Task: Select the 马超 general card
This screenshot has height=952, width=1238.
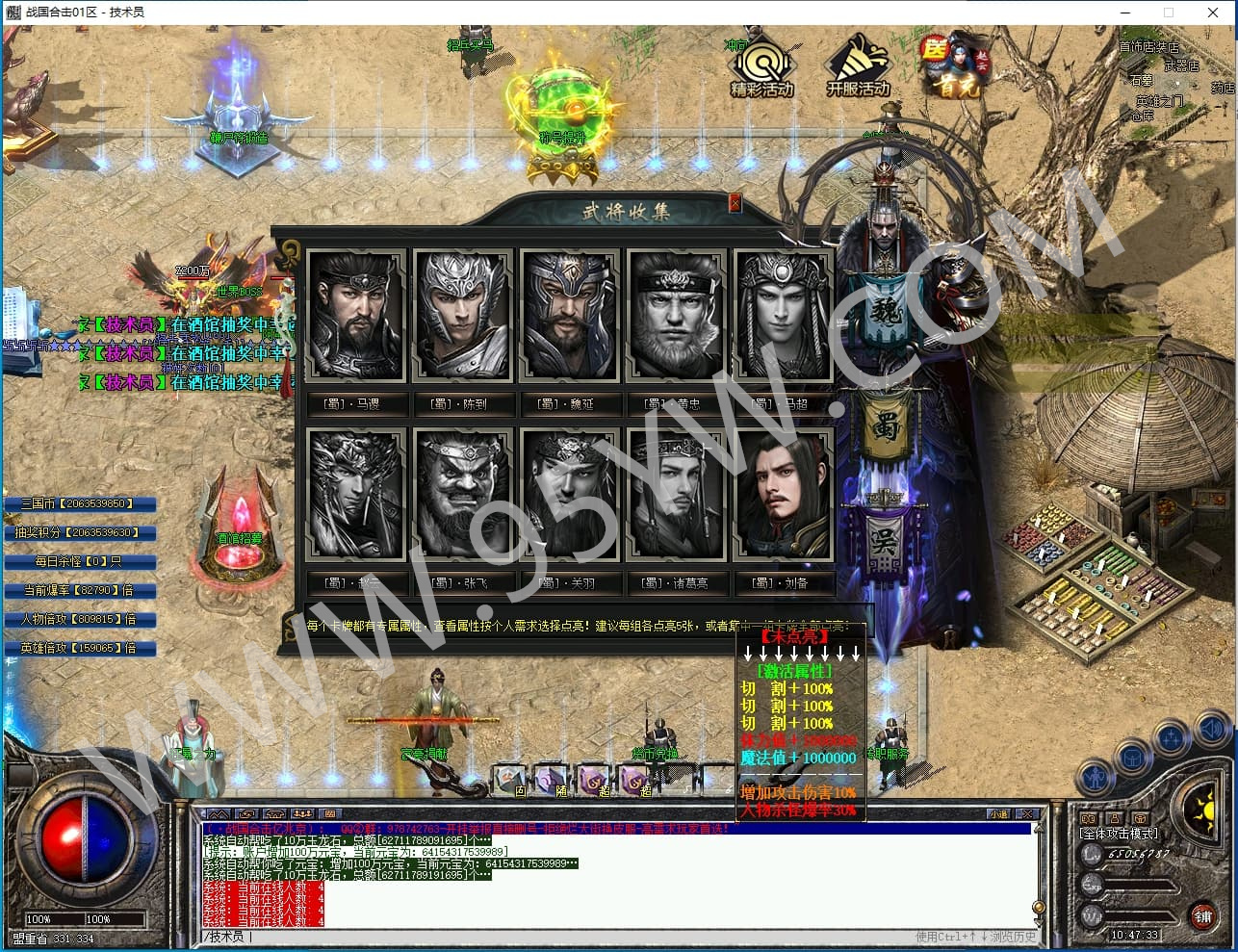Action: tap(783, 316)
